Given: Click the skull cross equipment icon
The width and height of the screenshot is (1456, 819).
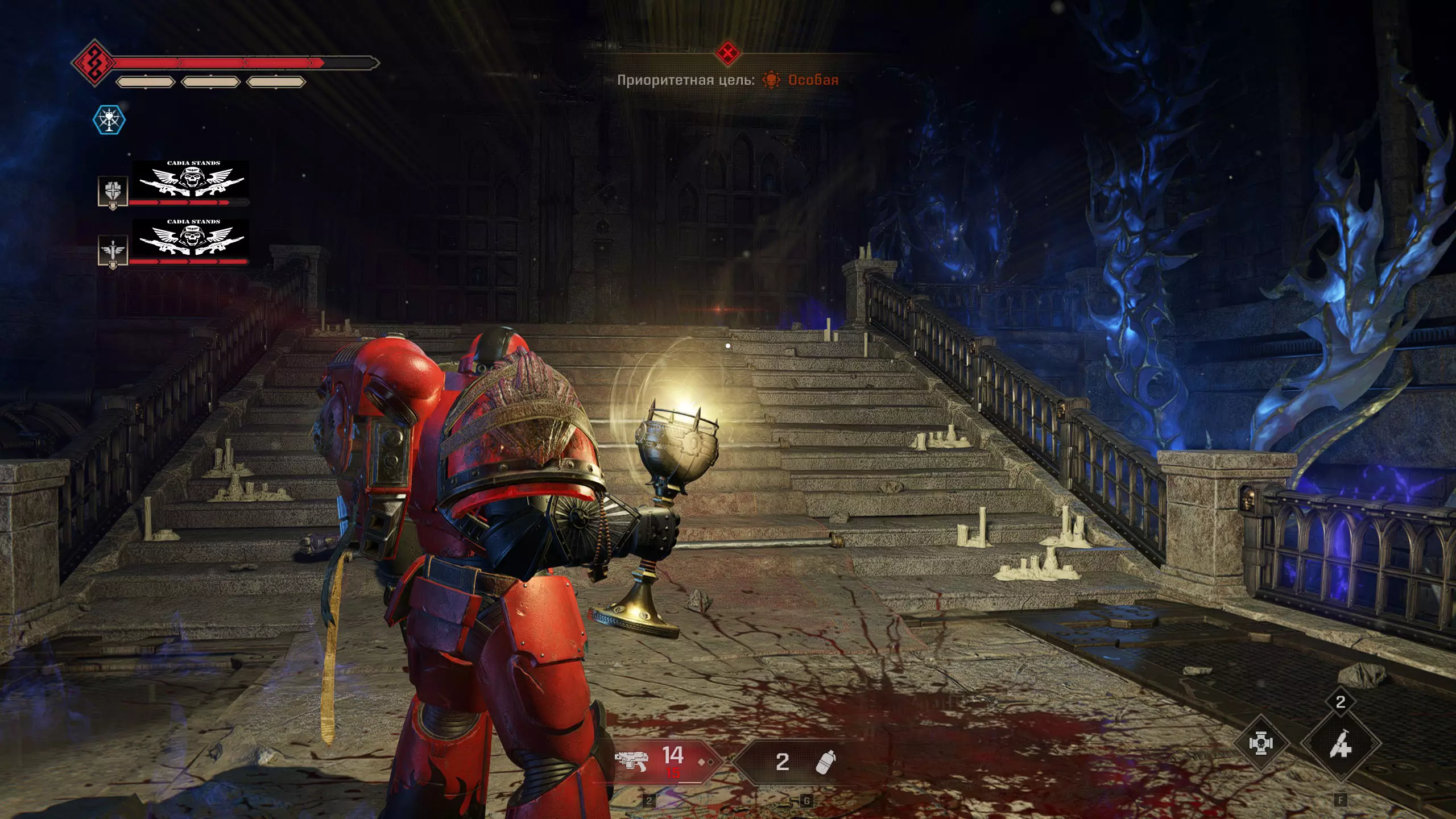Looking at the screenshot, I should click(x=1260, y=743).
